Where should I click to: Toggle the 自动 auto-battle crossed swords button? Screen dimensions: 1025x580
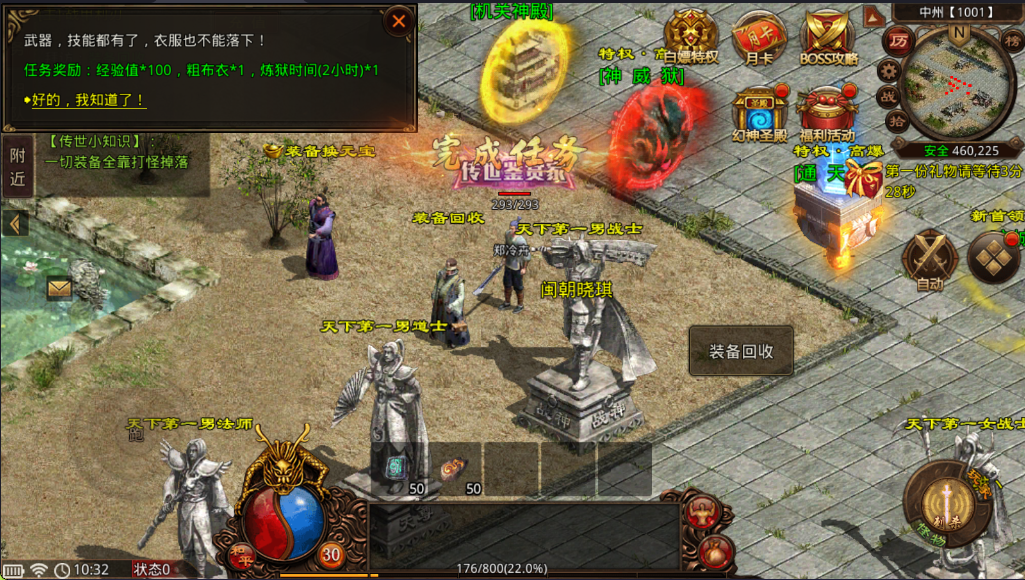(930, 260)
